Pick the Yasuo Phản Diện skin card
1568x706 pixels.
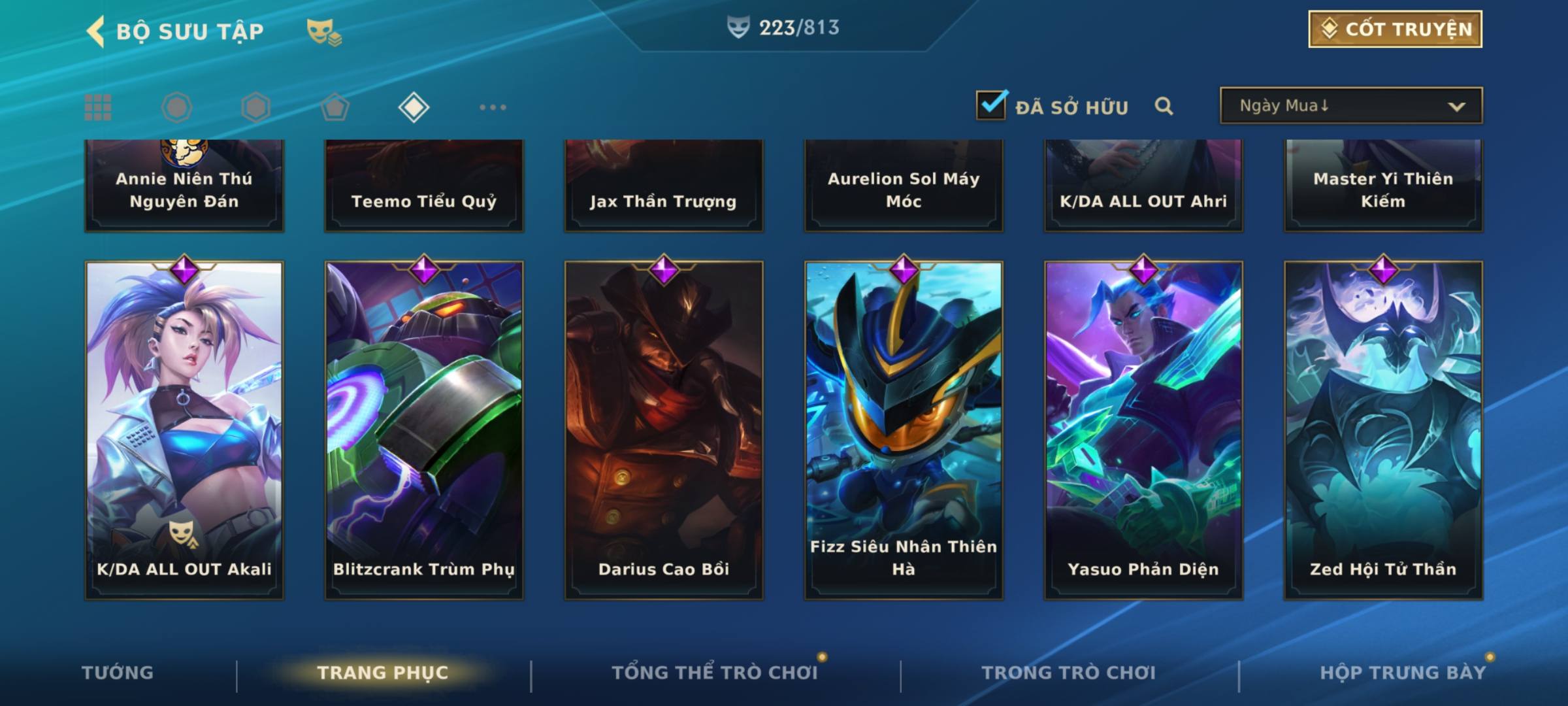1143,430
